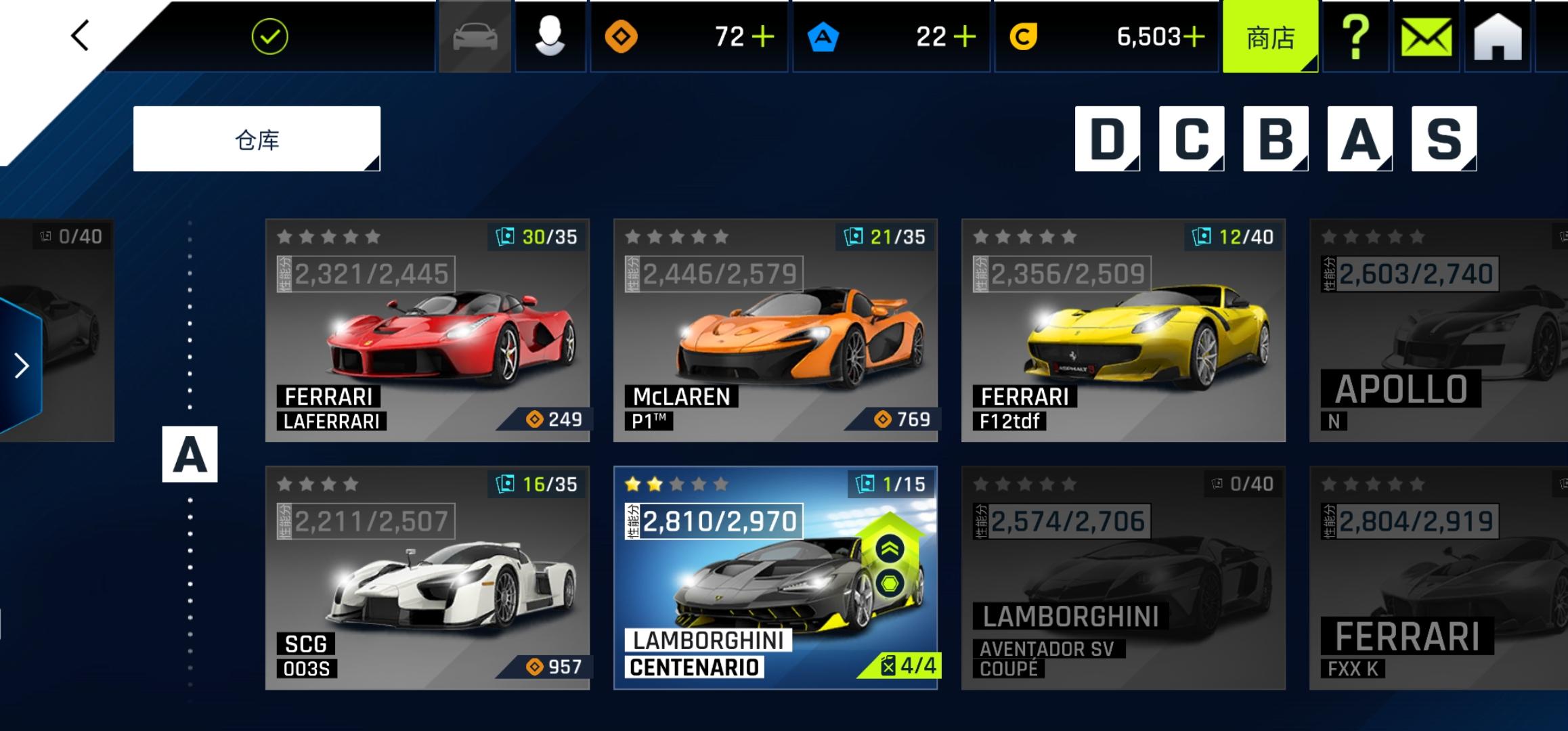Open the help question mark
This screenshot has width=1568, height=731.
(x=1355, y=37)
